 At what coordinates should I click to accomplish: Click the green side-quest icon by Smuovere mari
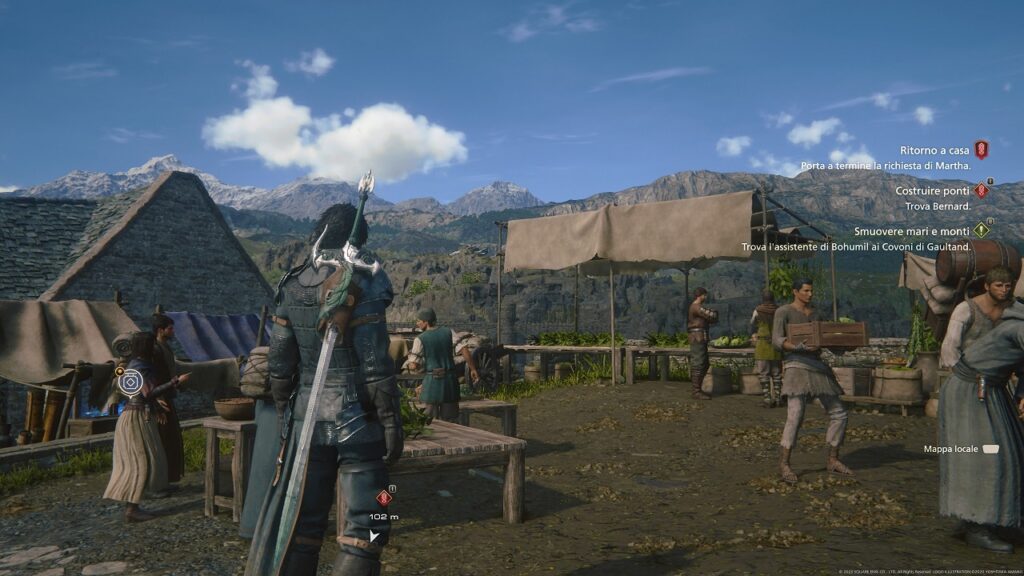click(x=981, y=230)
